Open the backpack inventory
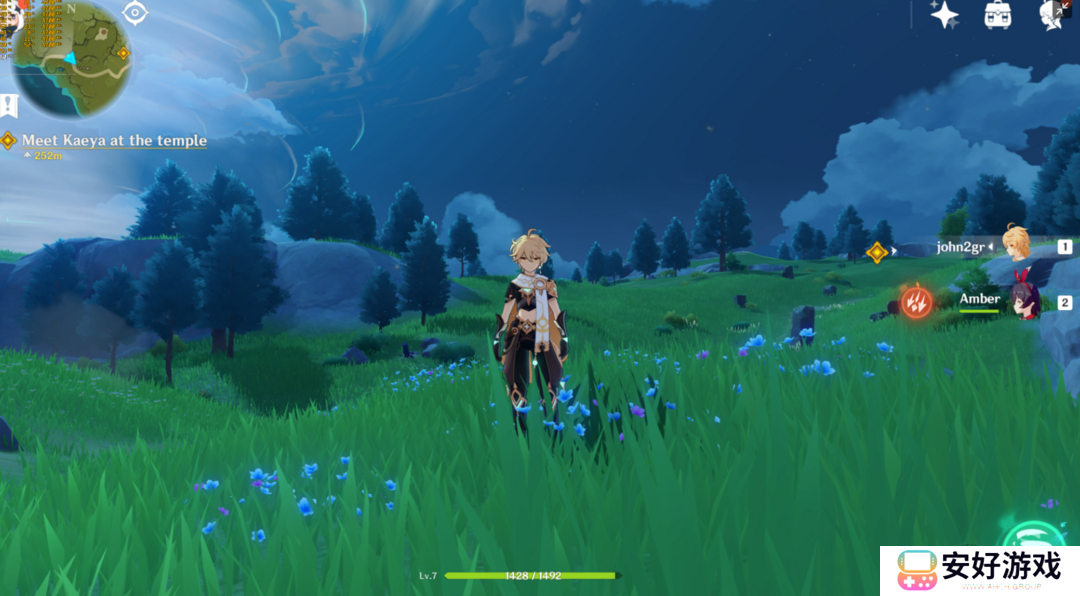The image size is (1080, 596). (x=997, y=14)
